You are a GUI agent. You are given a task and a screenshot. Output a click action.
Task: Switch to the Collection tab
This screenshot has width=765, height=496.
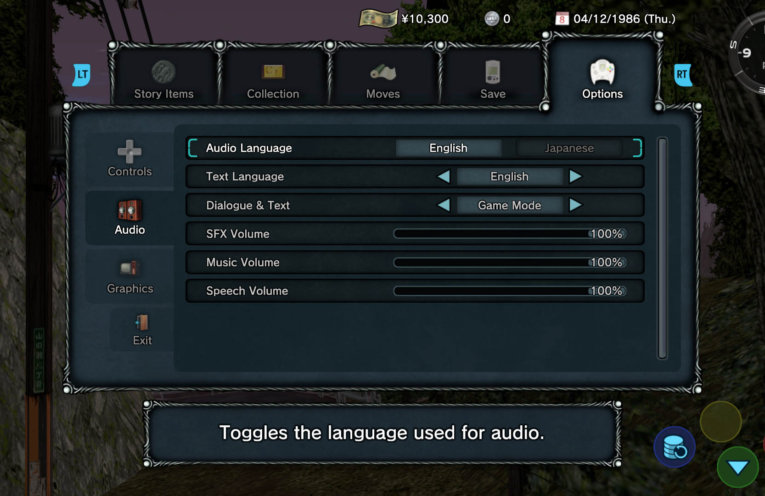273,79
